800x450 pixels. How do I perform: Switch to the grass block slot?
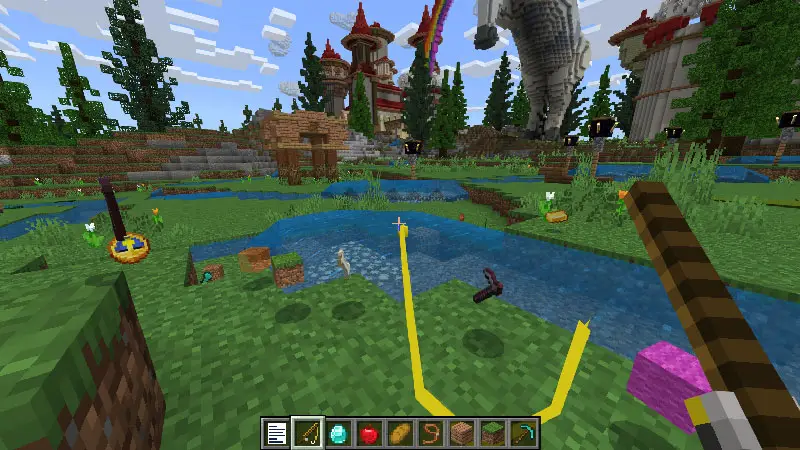(493, 434)
